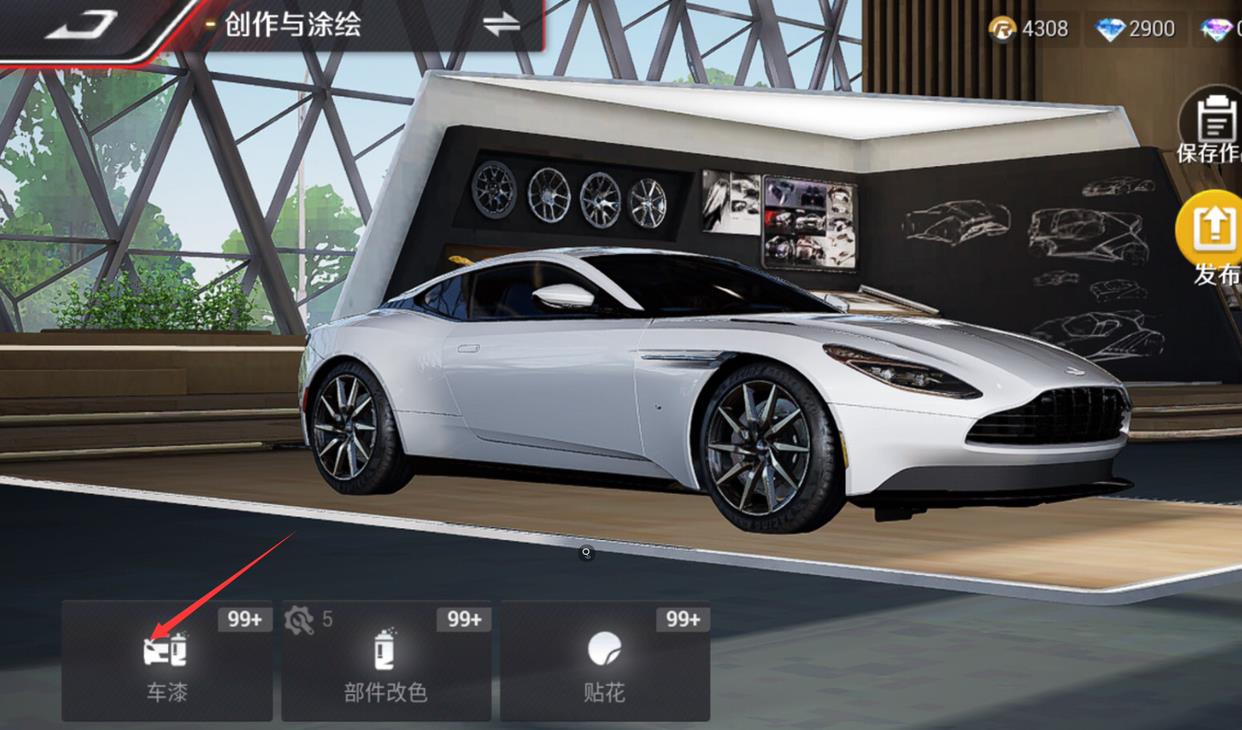Publish the design with 发布 button
The width and height of the screenshot is (1242, 730).
(1214, 240)
